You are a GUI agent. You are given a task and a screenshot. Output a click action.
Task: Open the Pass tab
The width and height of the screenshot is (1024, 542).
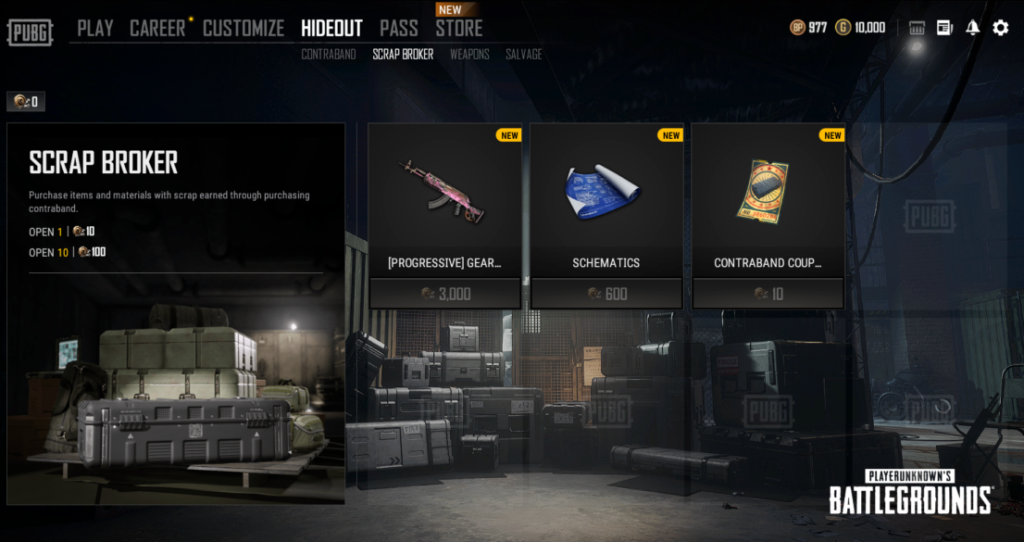[x=399, y=28]
